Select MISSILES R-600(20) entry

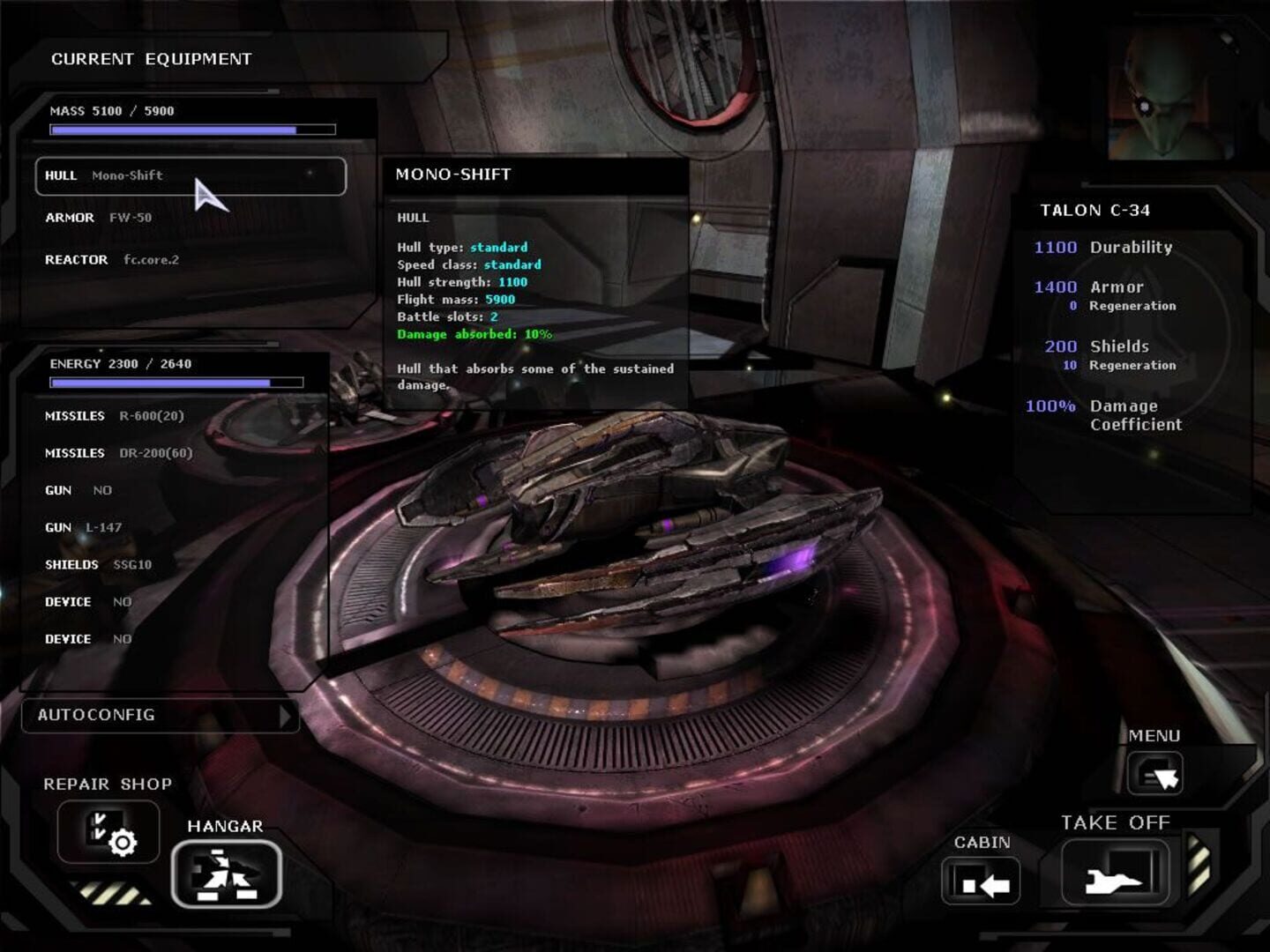click(x=115, y=414)
